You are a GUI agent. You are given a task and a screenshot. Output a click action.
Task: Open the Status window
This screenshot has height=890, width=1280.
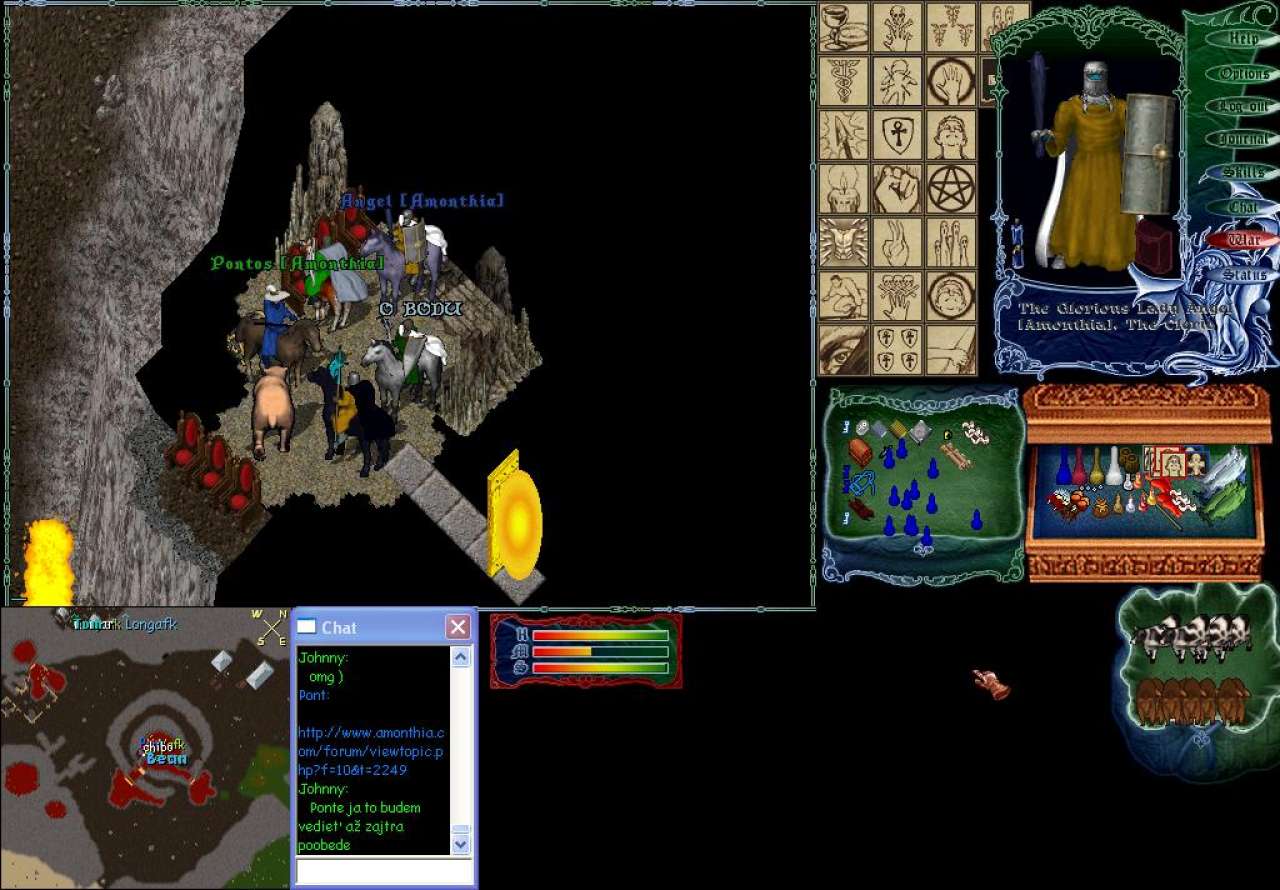click(1243, 274)
